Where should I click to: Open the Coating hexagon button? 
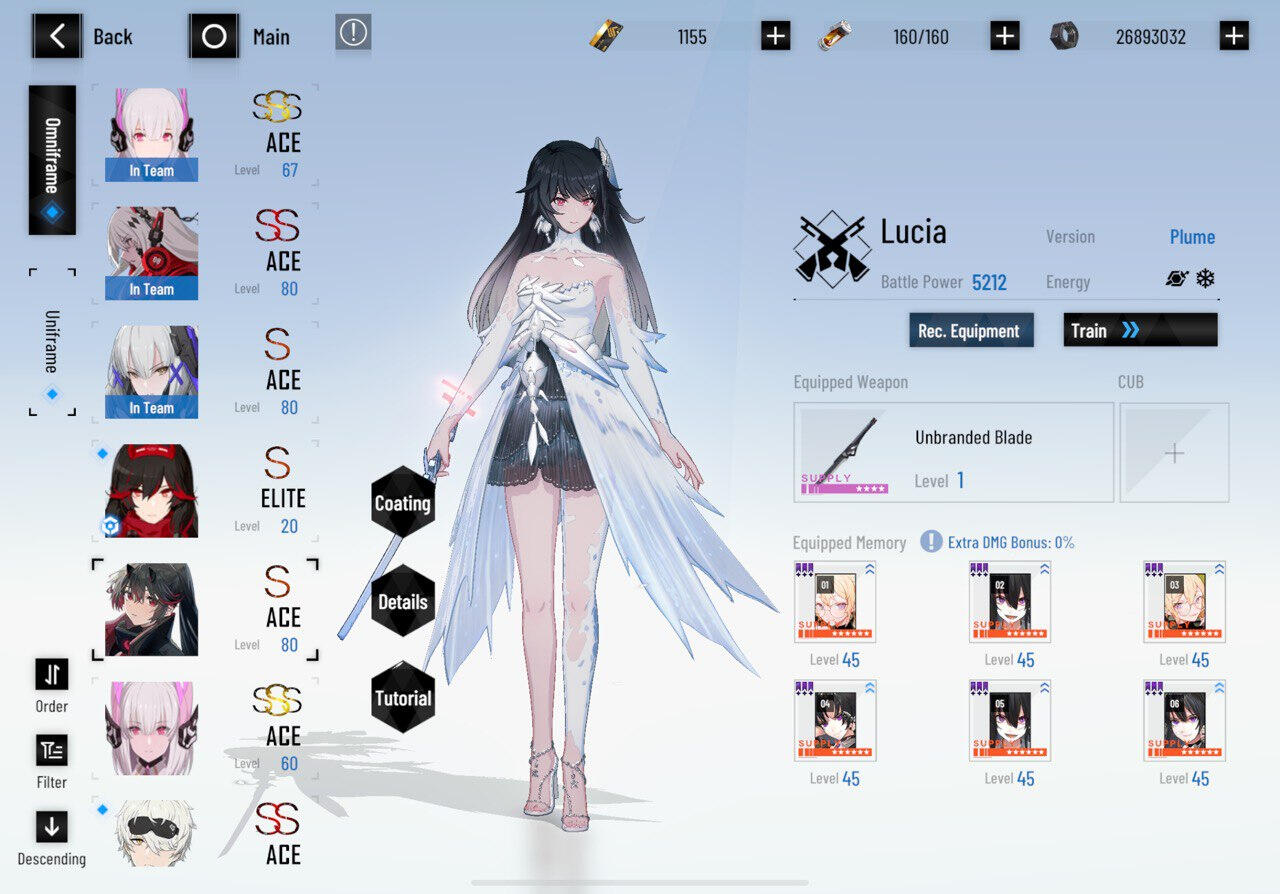(x=402, y=503)
